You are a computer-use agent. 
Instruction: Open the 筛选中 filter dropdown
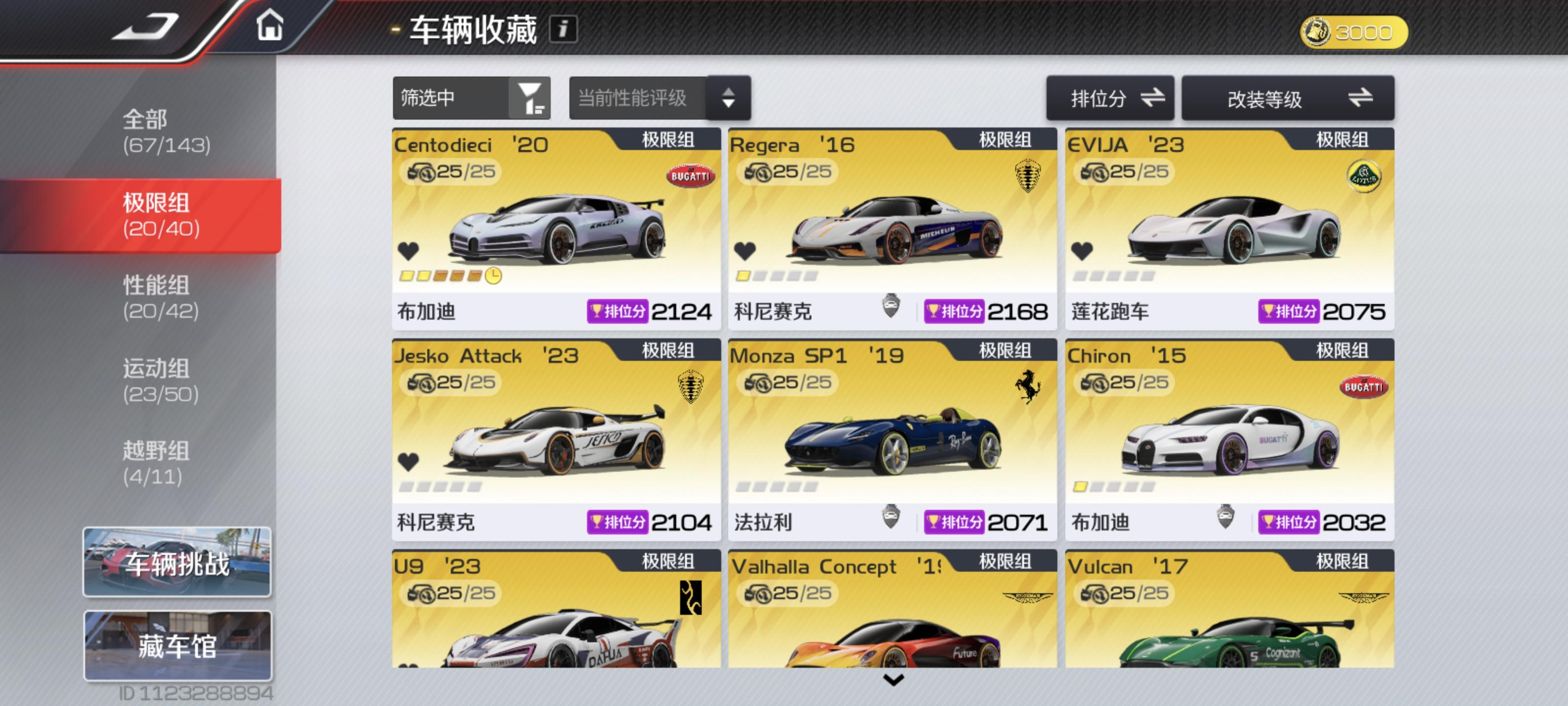(x=472, y=98)
